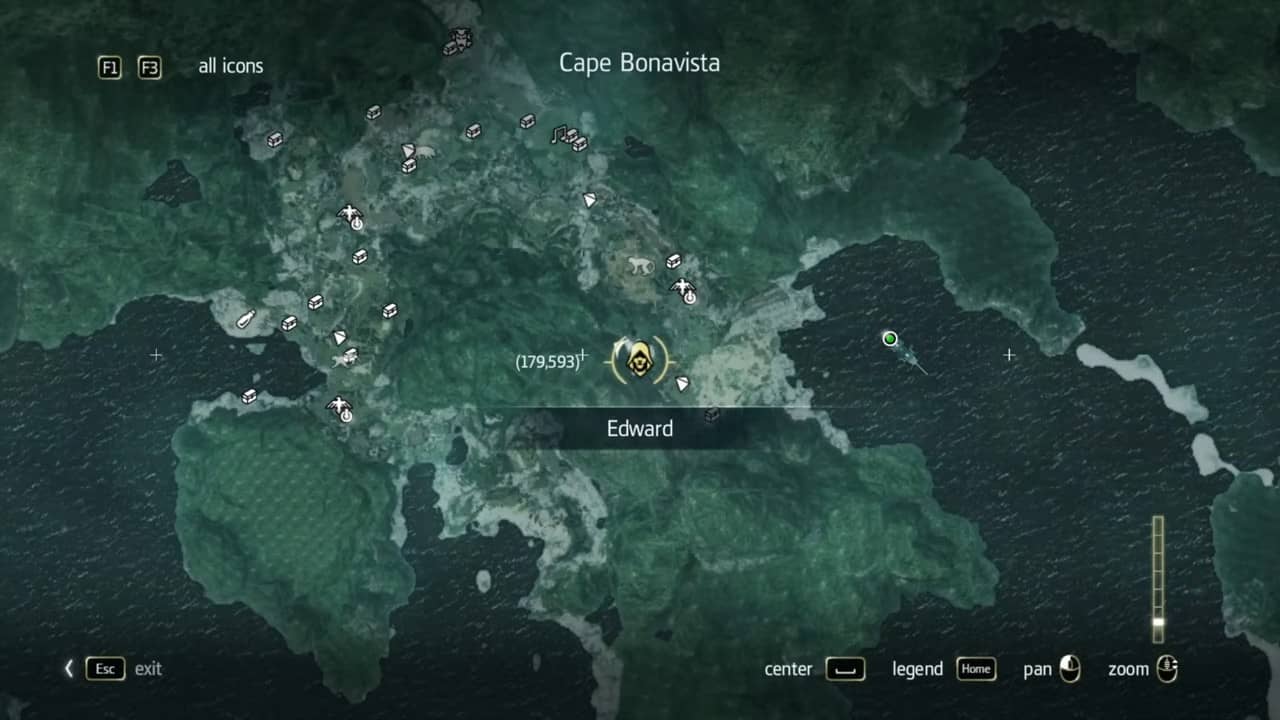Click the pan mouse icon in bottom bar
The image size is (1280, 720).
coord(1069,669)
